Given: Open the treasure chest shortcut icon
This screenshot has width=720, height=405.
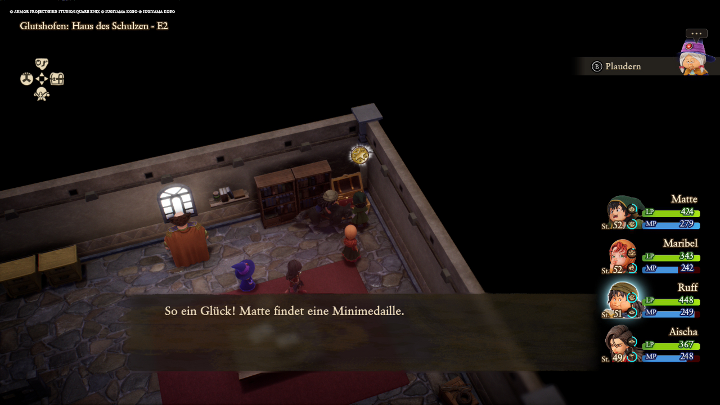Looking at the screenshot, I should 57,79.
